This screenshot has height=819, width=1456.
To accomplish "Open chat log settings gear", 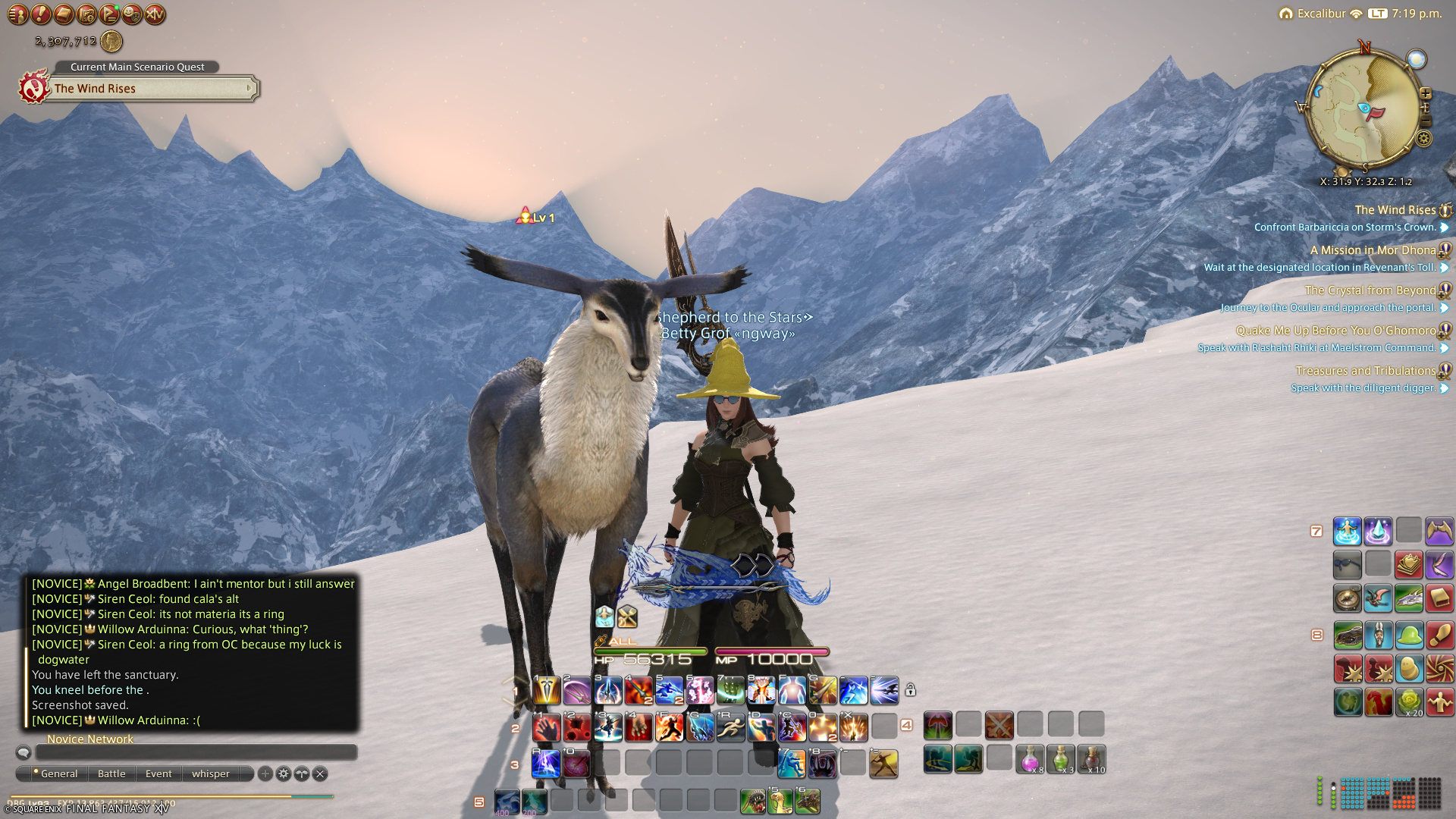I will point(283,773).
